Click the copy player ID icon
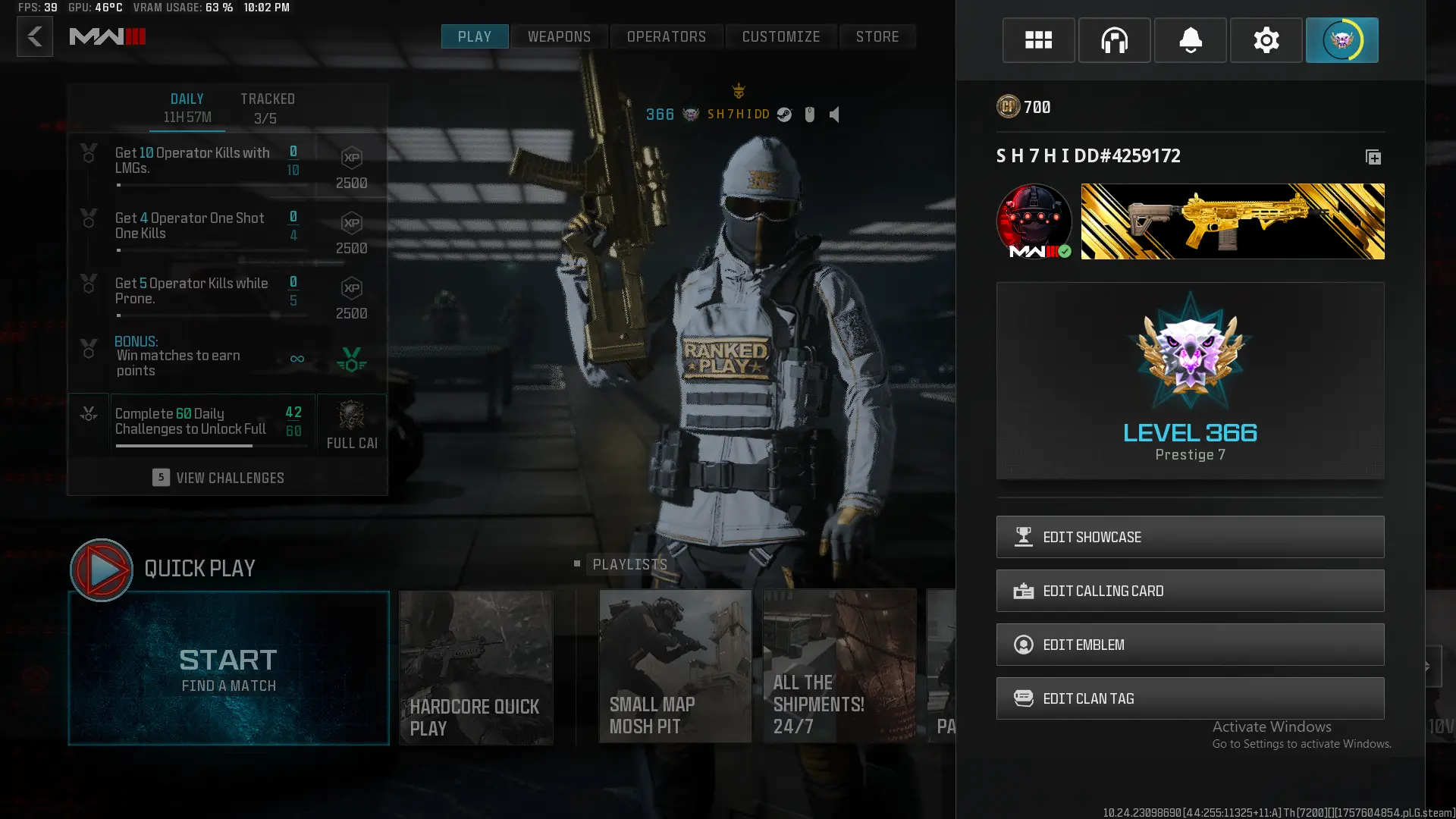Screen dimensions: 1456x819 [1373, 158]
